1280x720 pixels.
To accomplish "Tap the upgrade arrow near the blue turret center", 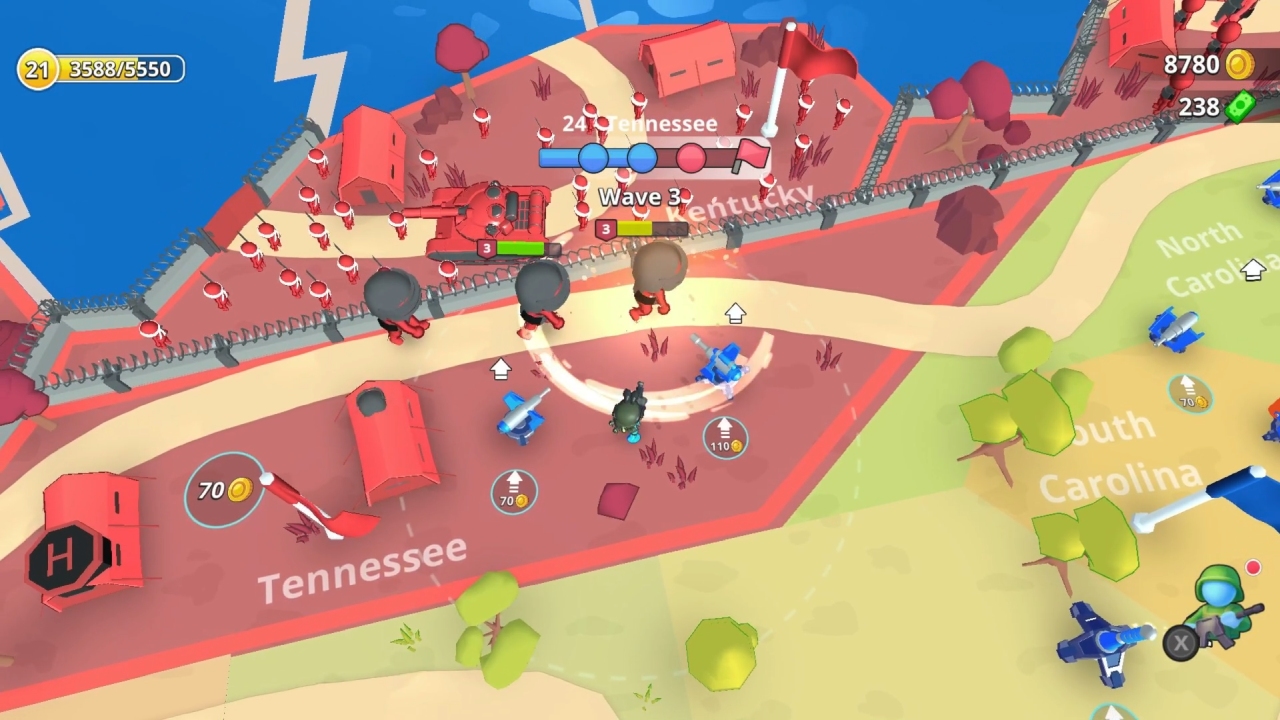I will 736,313.
